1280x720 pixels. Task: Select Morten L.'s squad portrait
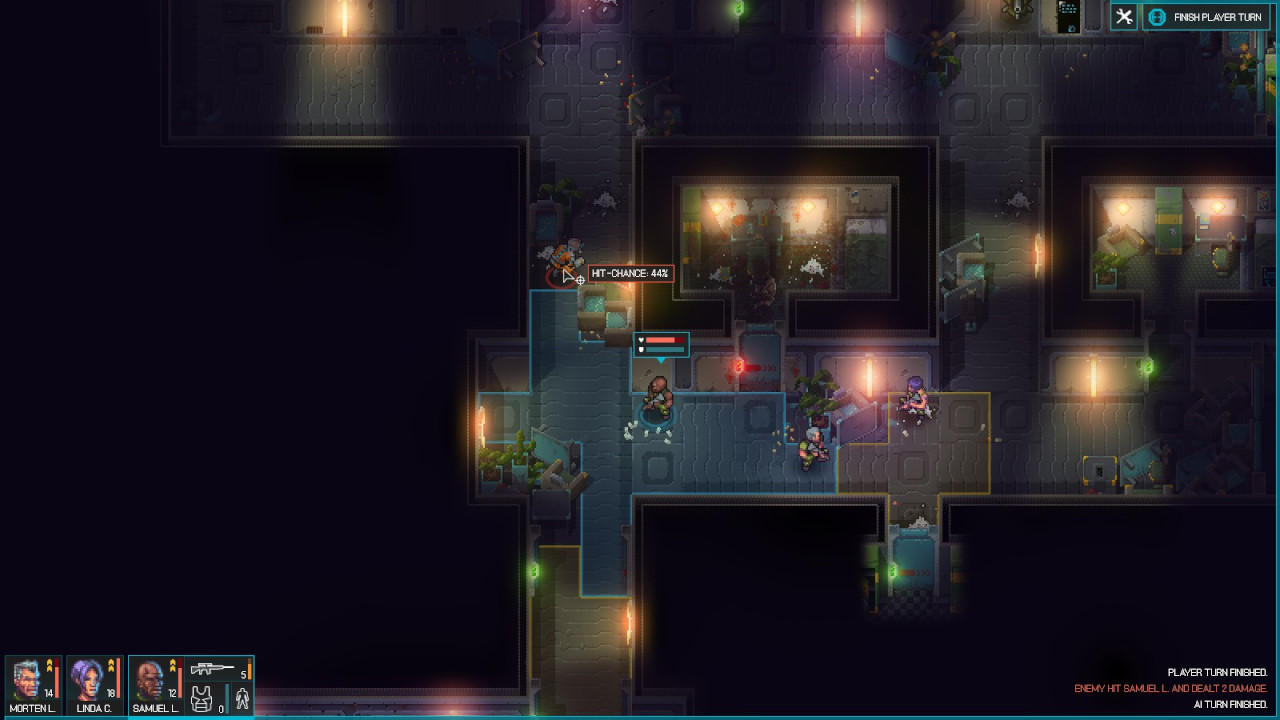(x=32, y=685)
